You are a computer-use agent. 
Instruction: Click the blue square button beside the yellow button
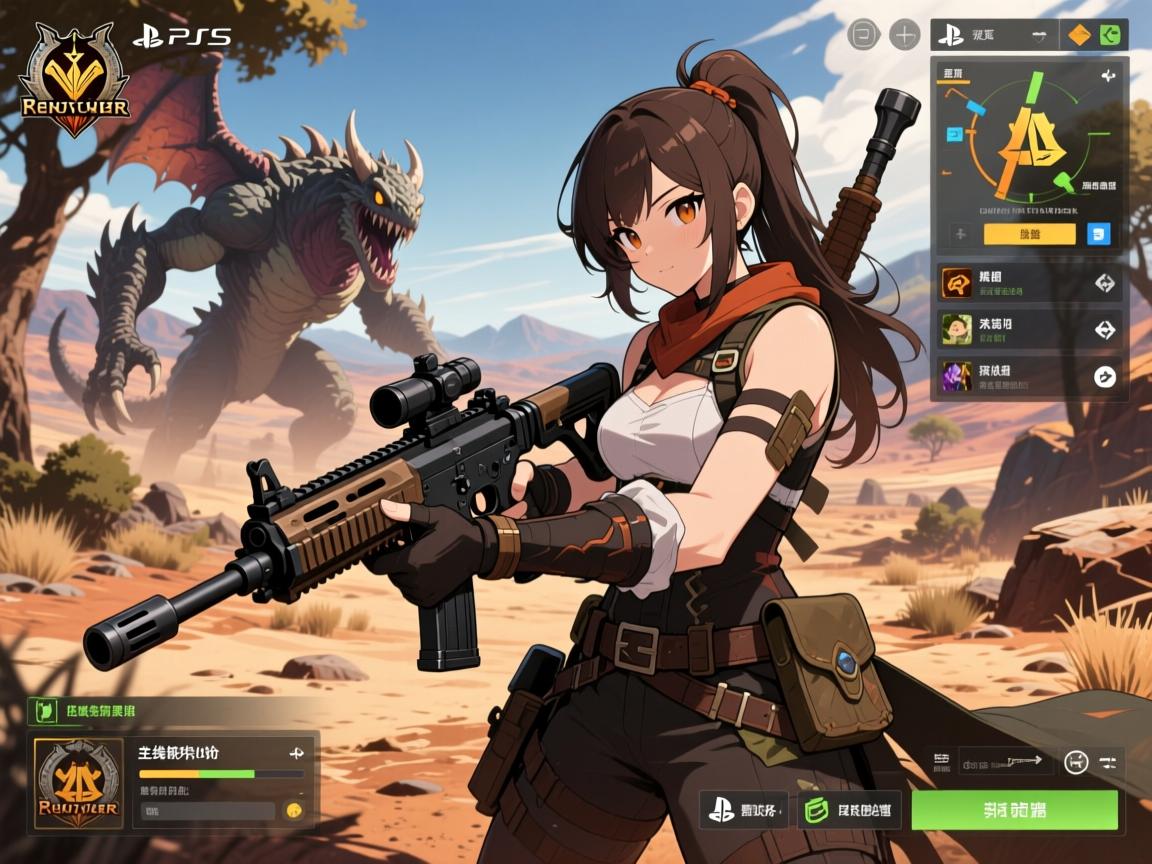[x=1098, y=234]
